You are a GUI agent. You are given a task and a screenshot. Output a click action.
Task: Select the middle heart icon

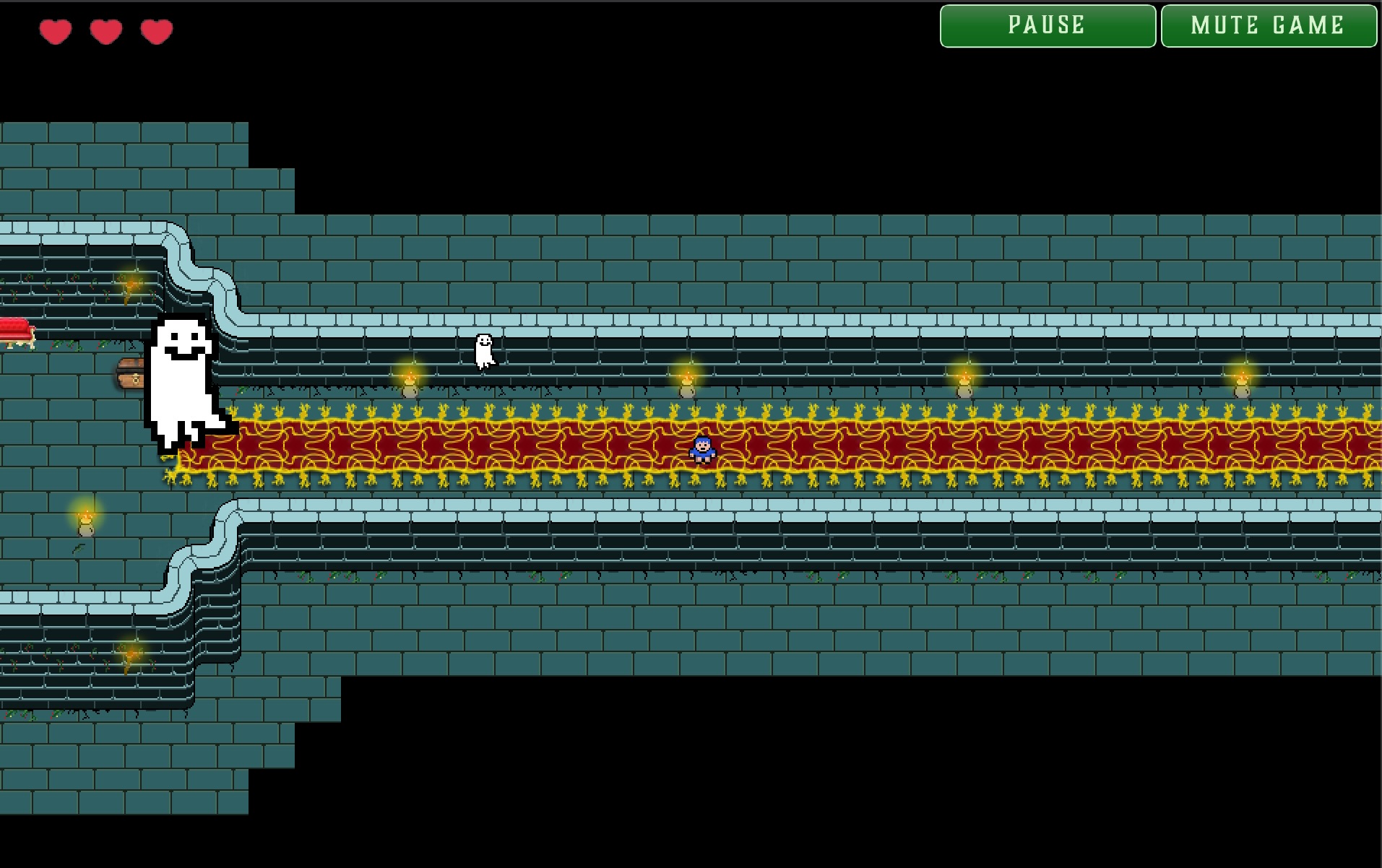pos(105,30)
